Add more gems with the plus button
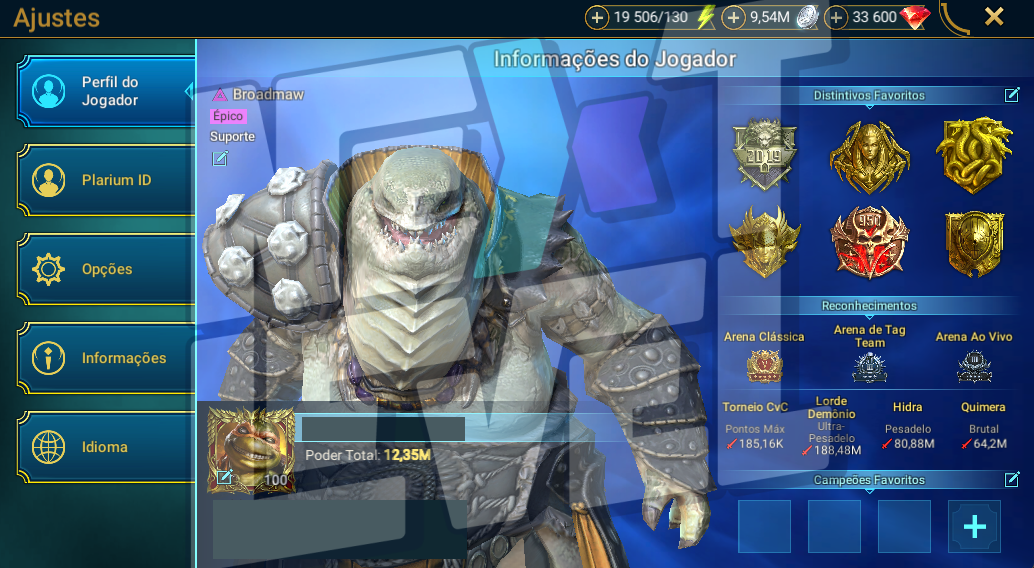This screenshot has height=568, width=1034. [836, 17]
